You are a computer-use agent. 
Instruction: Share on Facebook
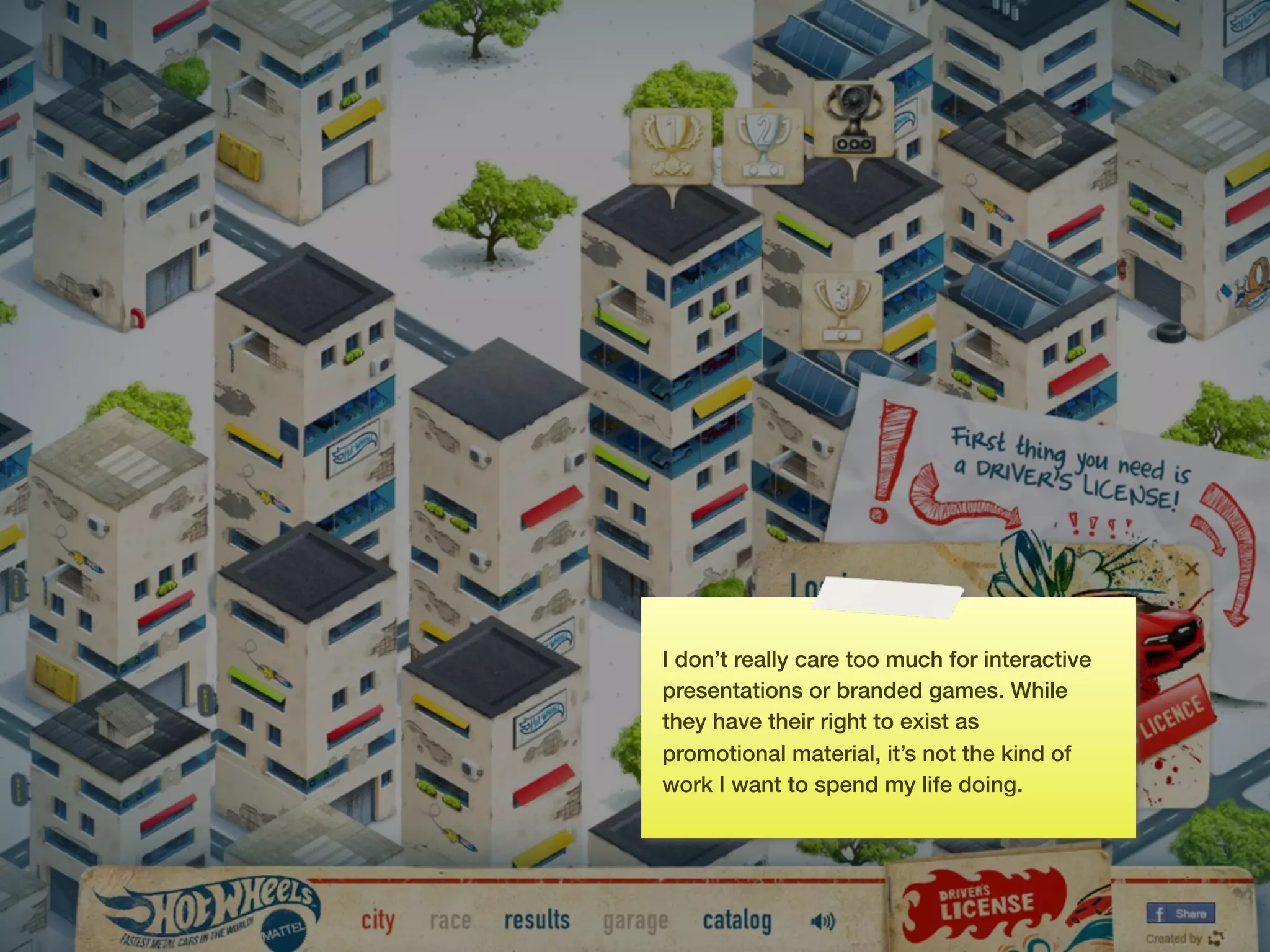(x=1181, y=914)
